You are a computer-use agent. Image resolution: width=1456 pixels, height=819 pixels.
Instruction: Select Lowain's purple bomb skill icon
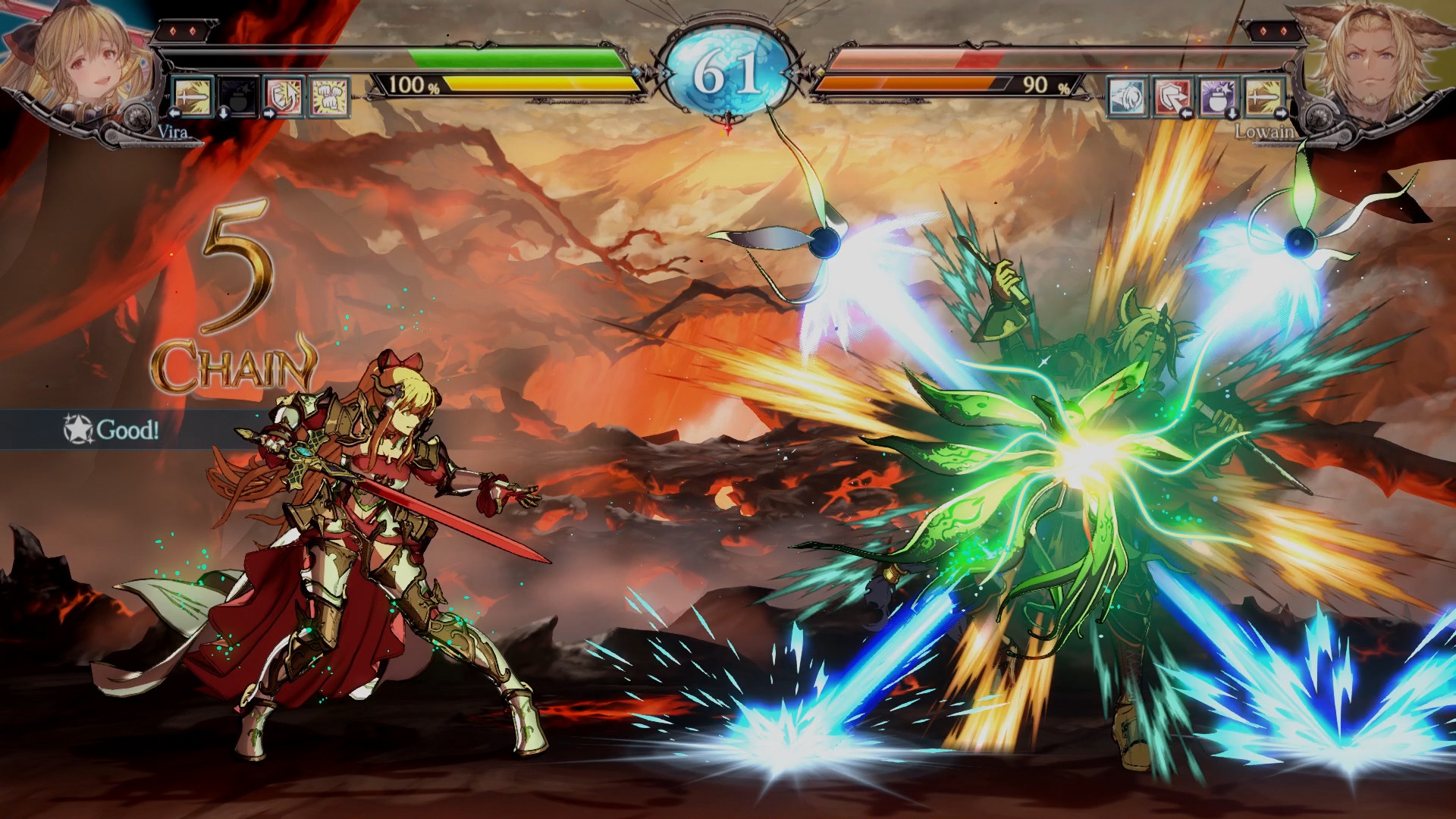tap(1218, 98)
